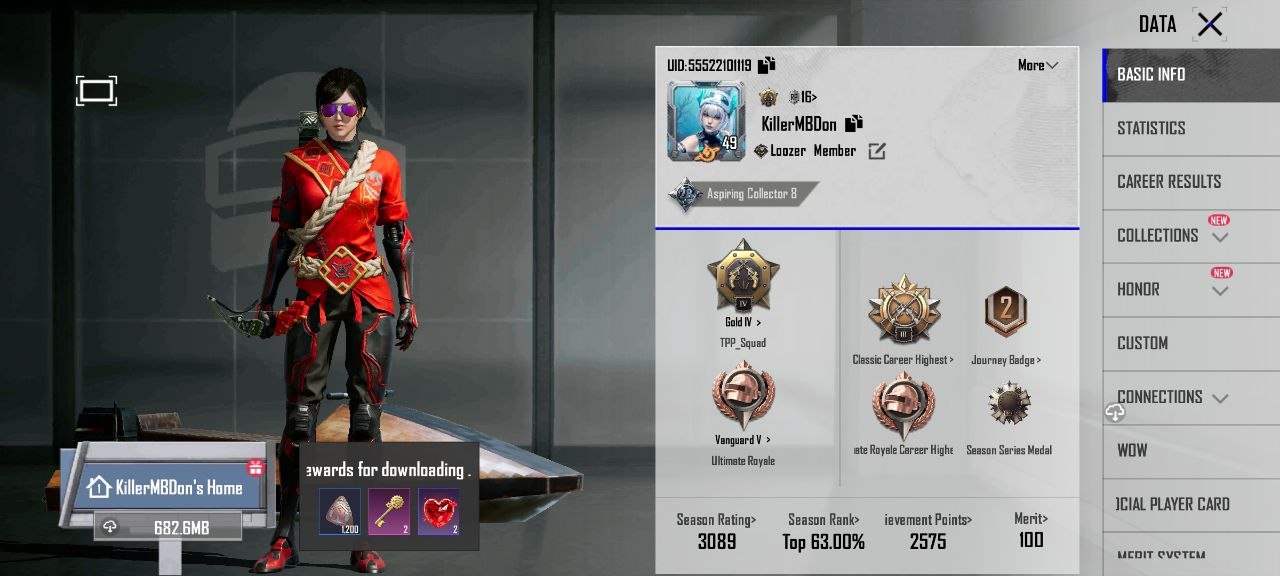Open the WOW tab

[1132, 451]
